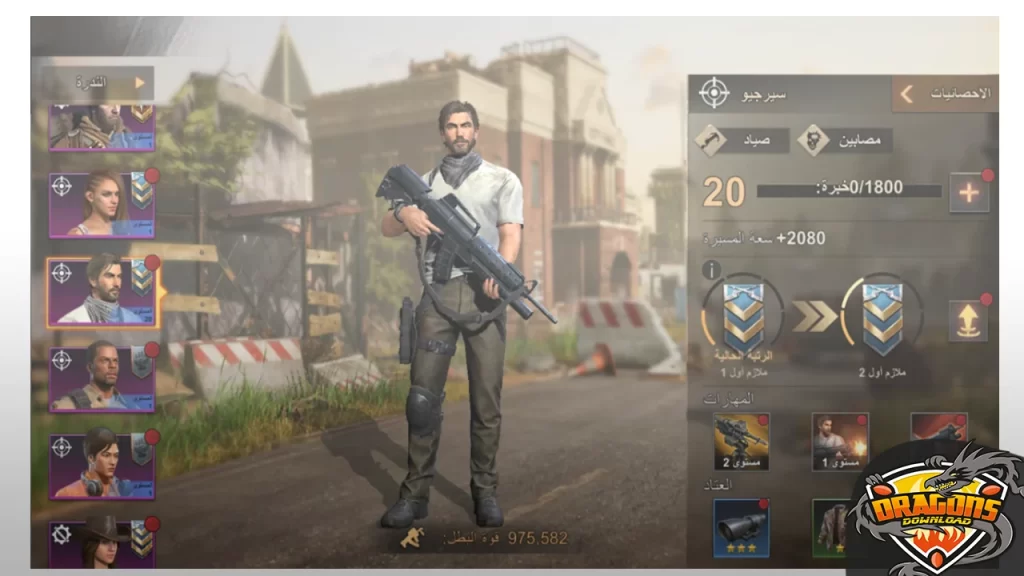1024x576 pixels.
Task: Choose the level 1 hero skill icon
Action: 840,440
